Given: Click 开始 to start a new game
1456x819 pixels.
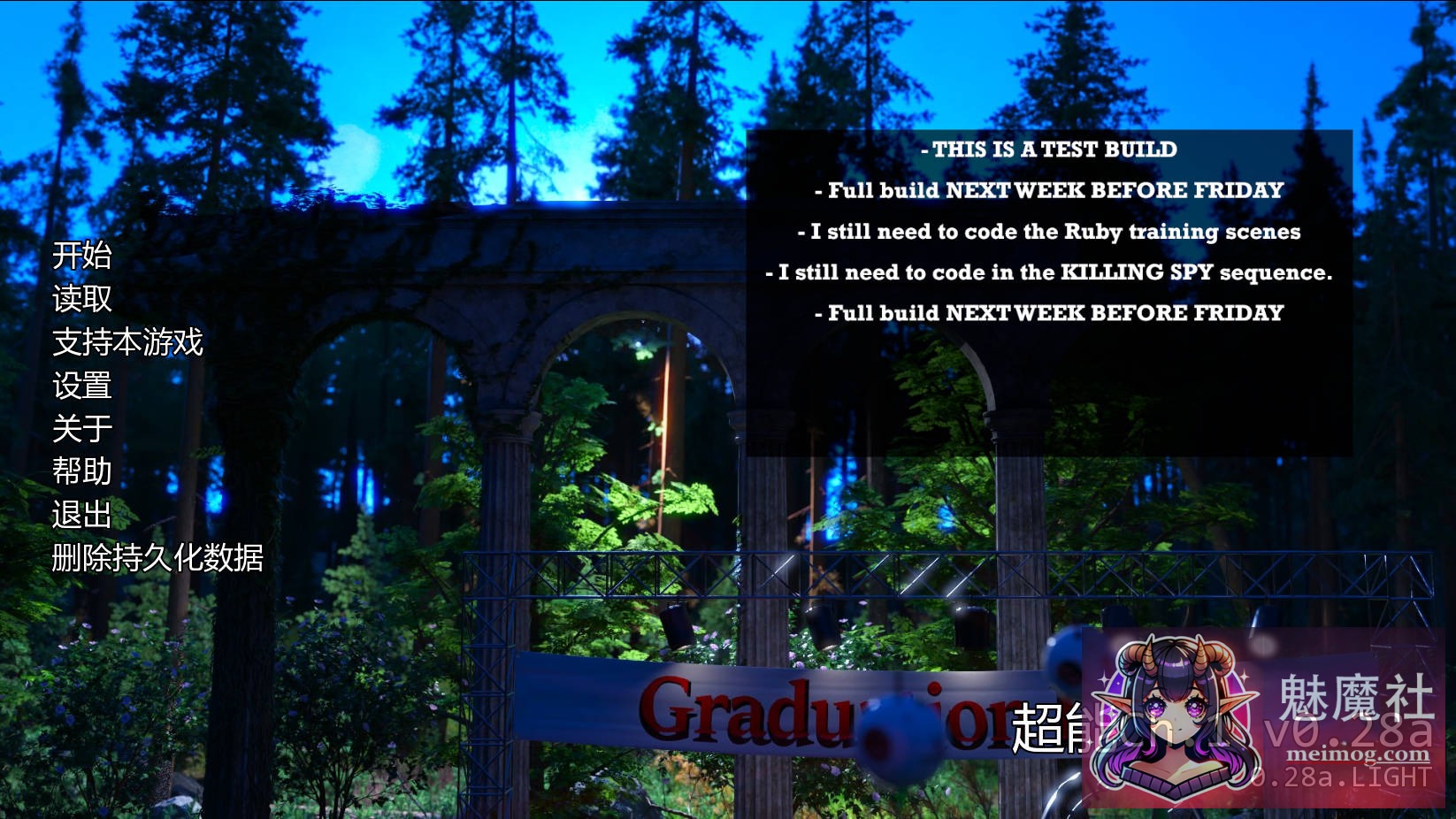Looking at the screenshot, I should pyautogui.click(x=81, y=258).
